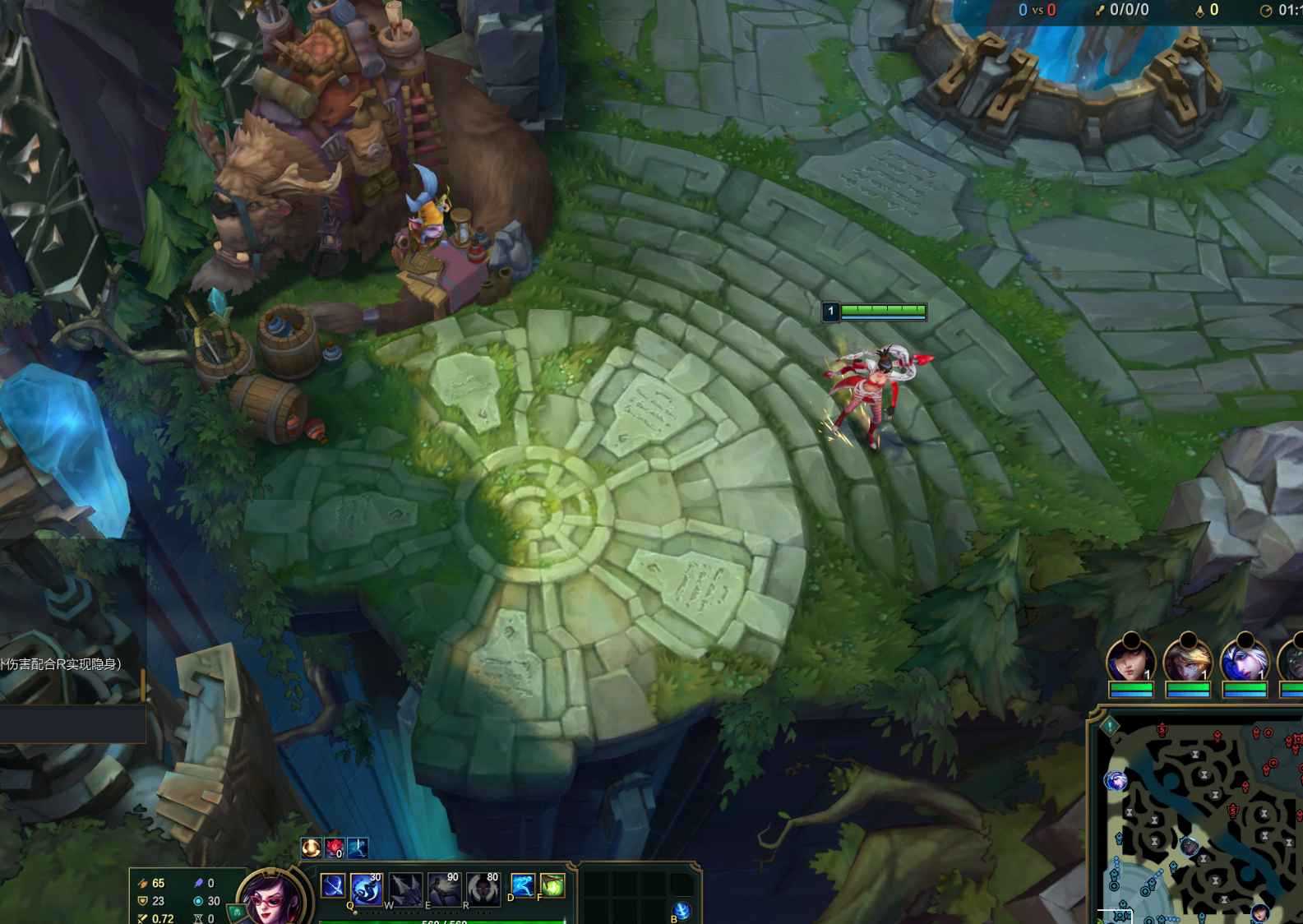Select the blonde-haired ally portrait
Screen dimensions: 1303x924
click(x=1188, y=660)
